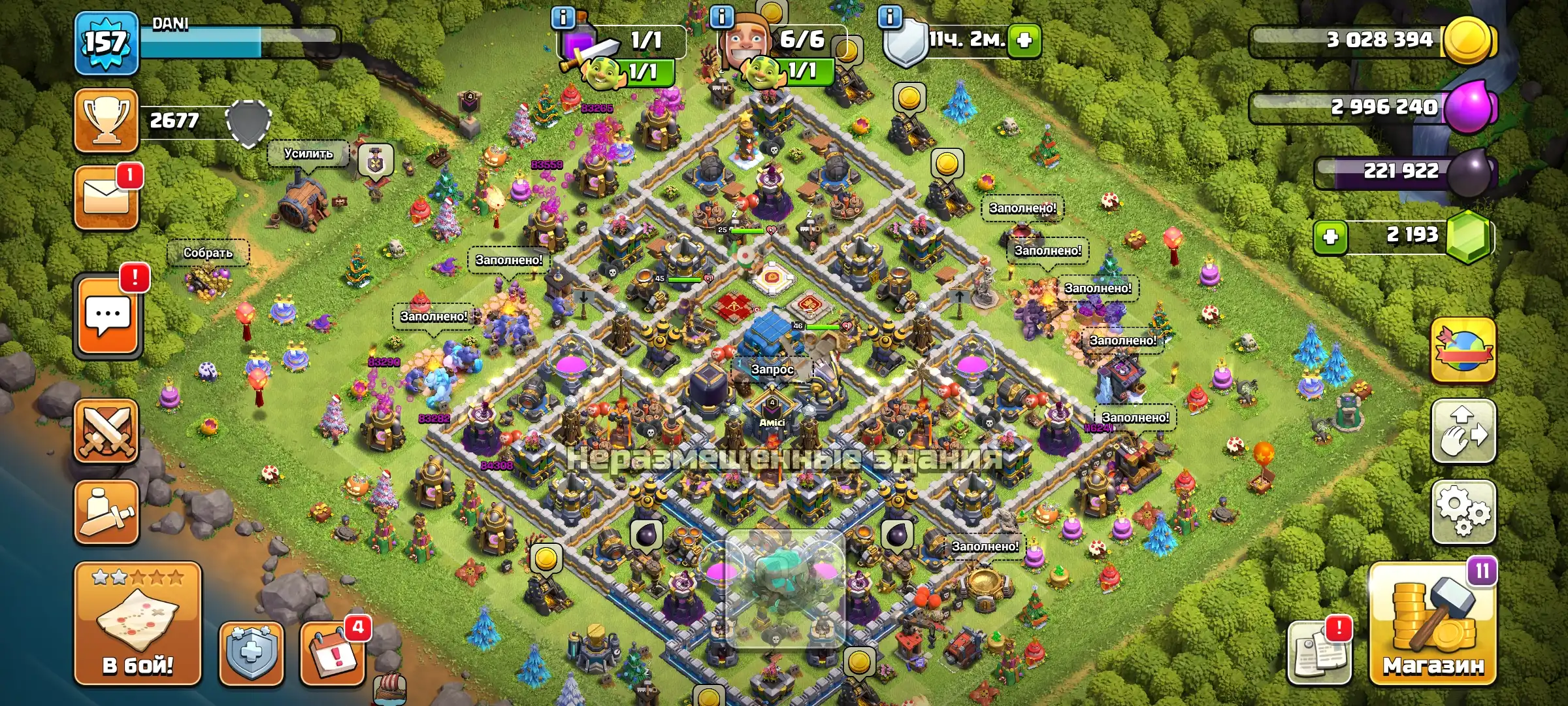Viewport: 1568px width, 706px height.
Task: Show shield info via its i icon
Action: (890, 17)
